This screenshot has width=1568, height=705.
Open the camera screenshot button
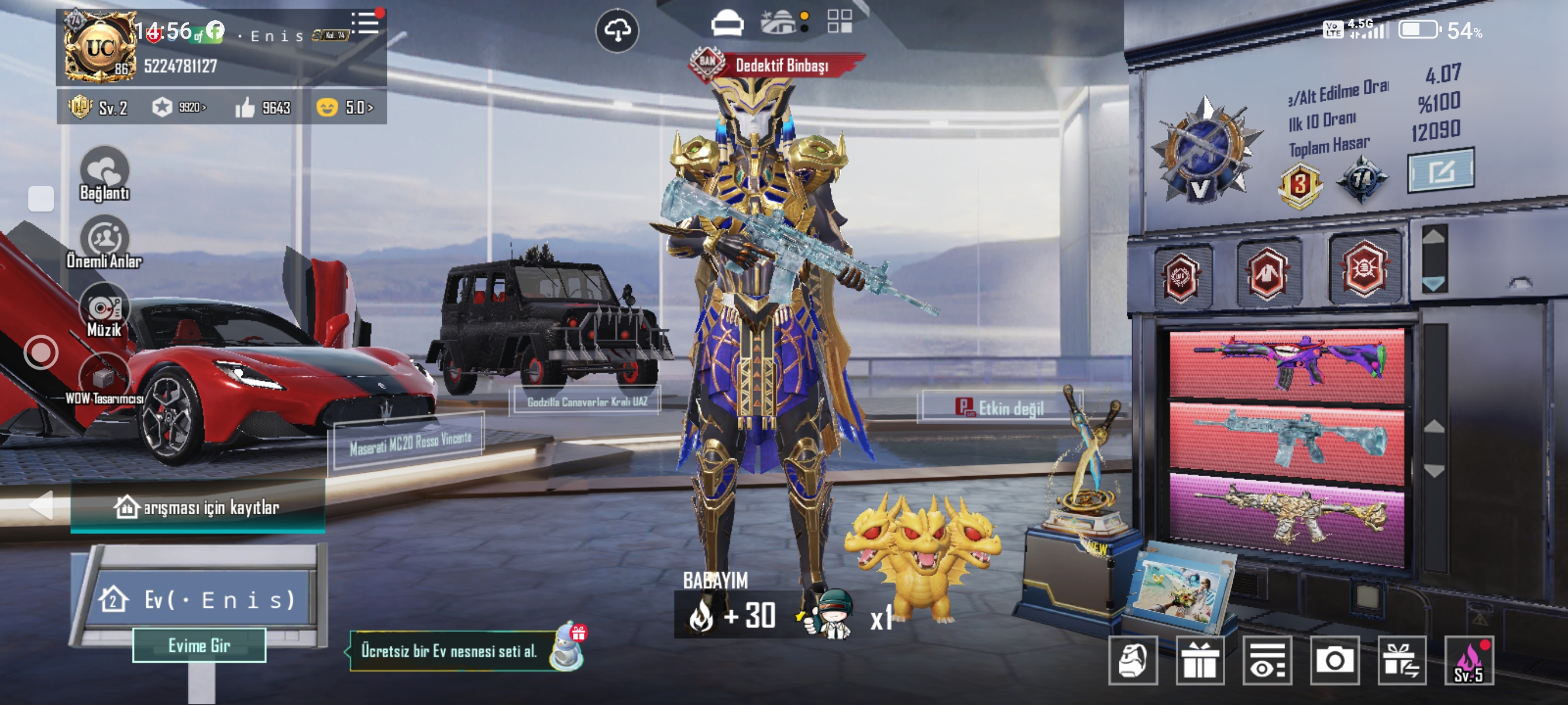tap(1334, 661)
